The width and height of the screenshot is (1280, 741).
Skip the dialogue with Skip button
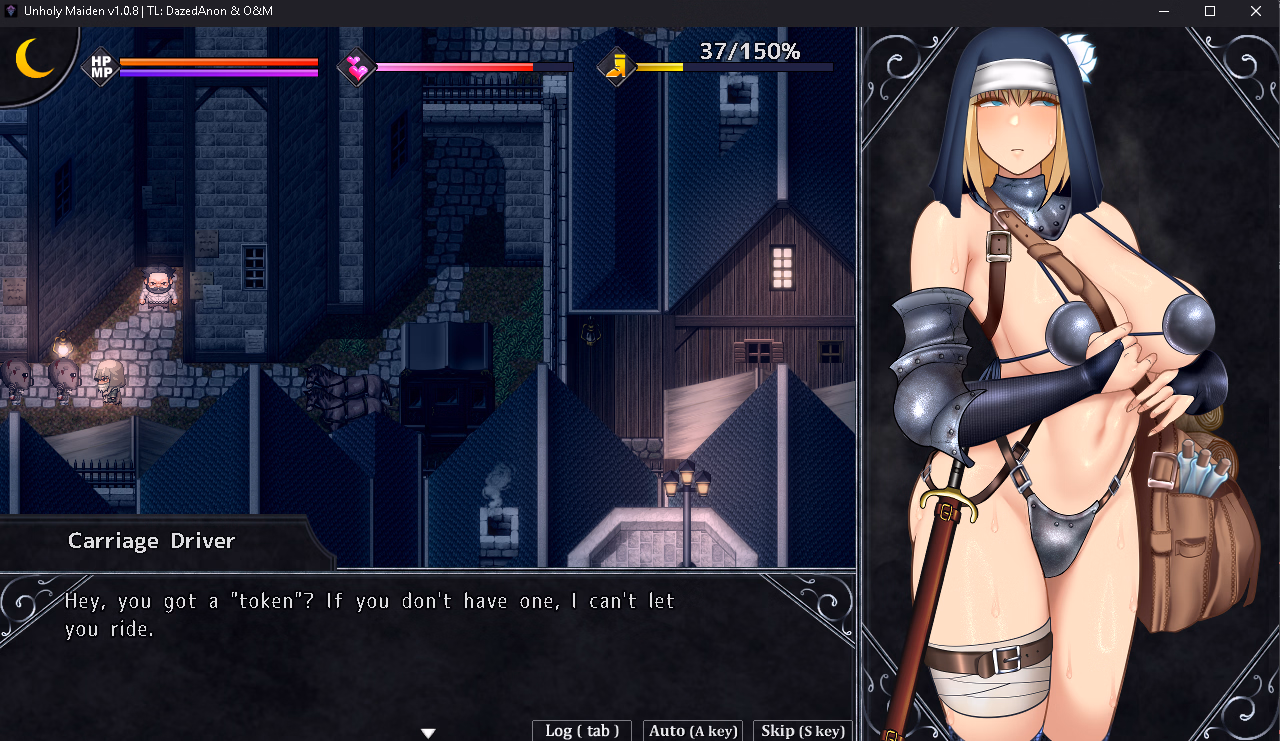(802, 731)
